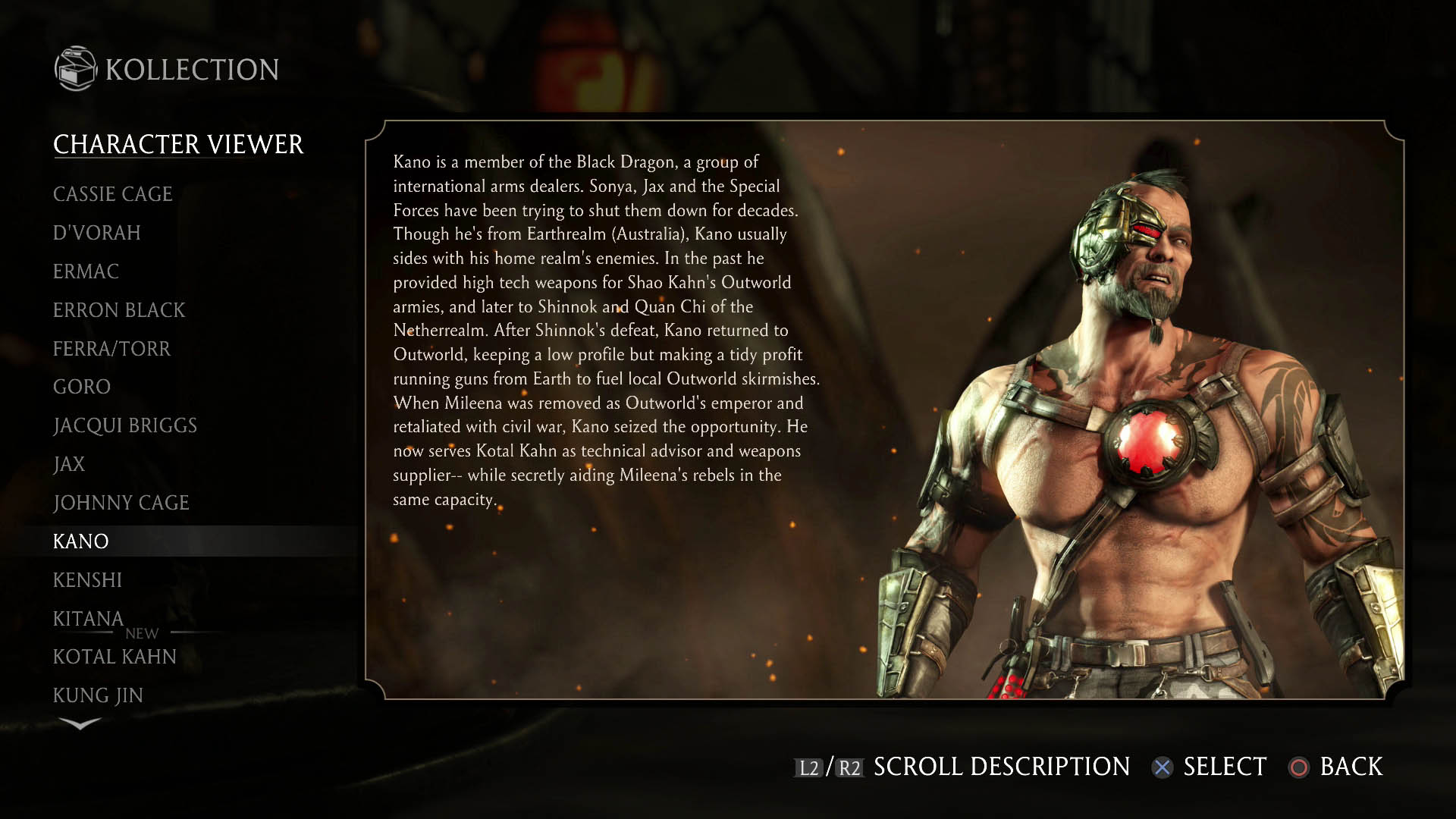Click the circle button icon to go back

(1298, 767)
